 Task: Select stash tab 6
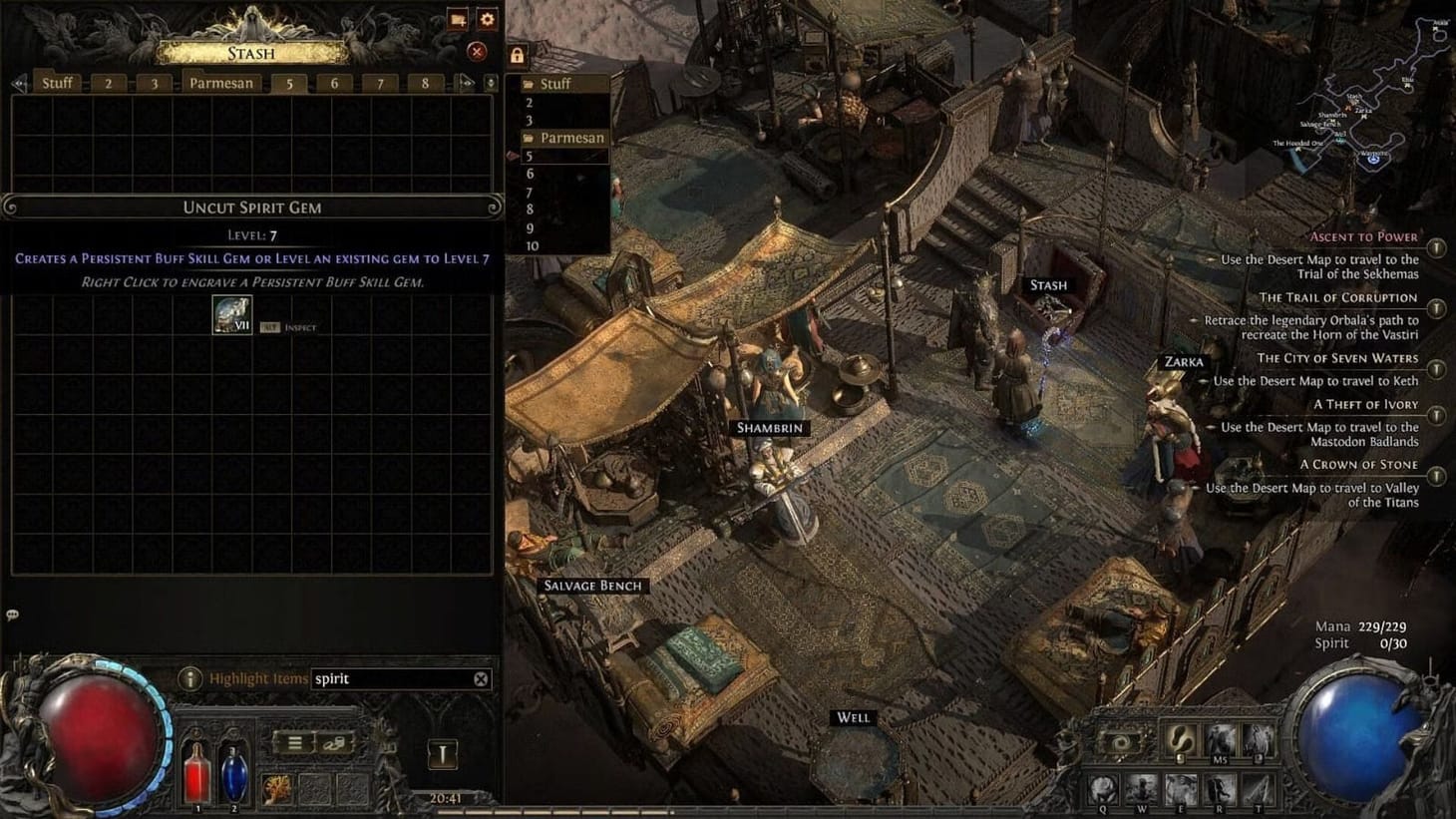335,83
